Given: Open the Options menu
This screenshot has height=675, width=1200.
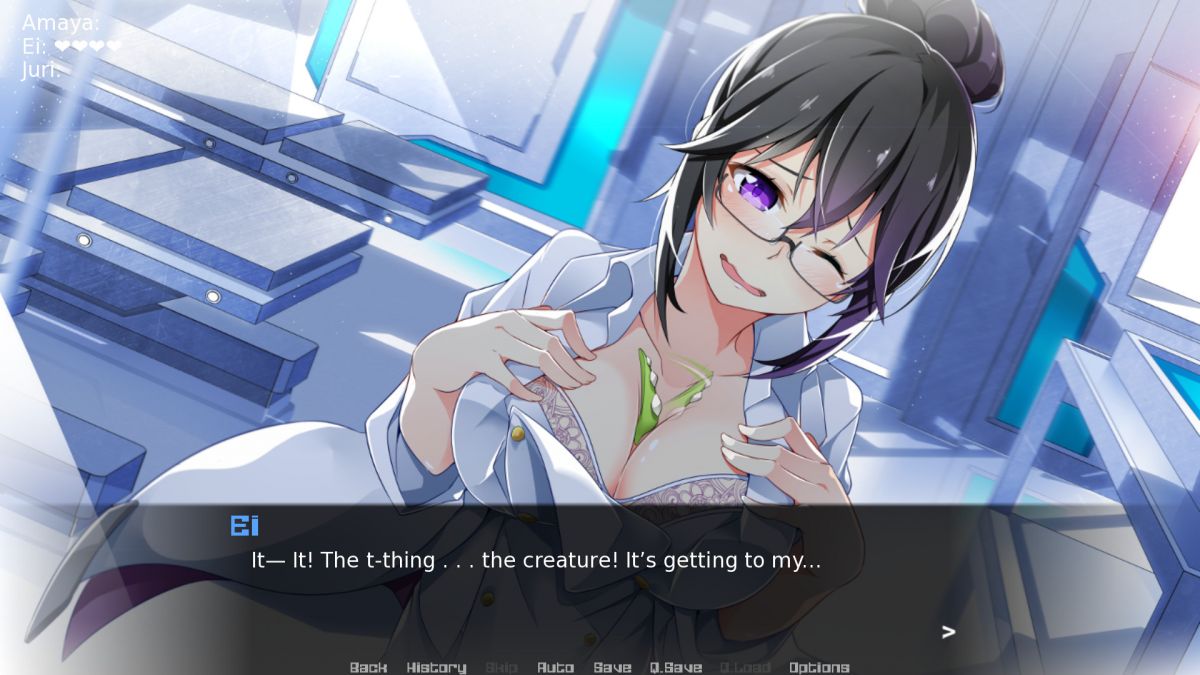Looking at the screenshot, I should (819, 667).
